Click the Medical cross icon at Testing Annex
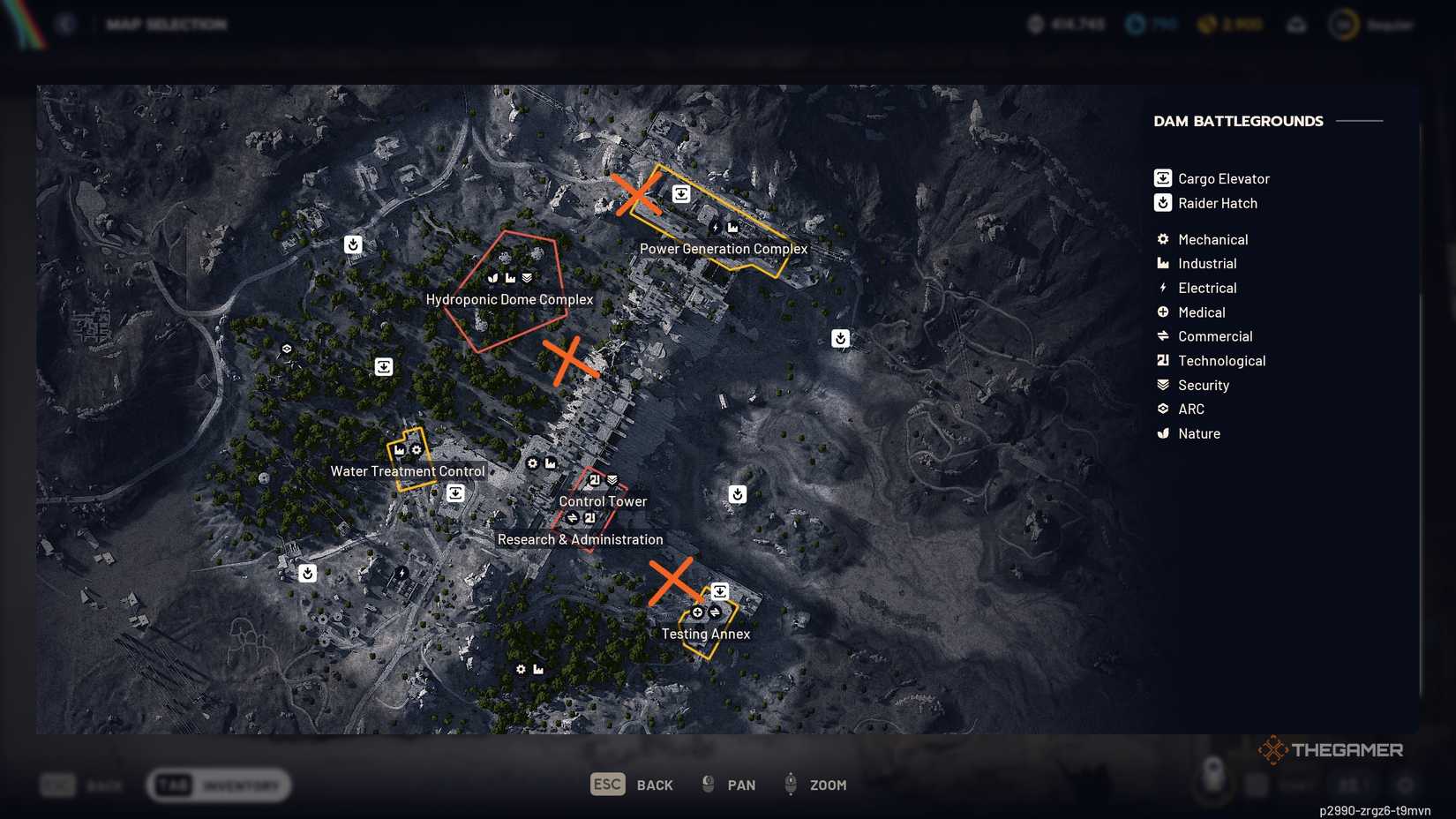 point(697,612)
